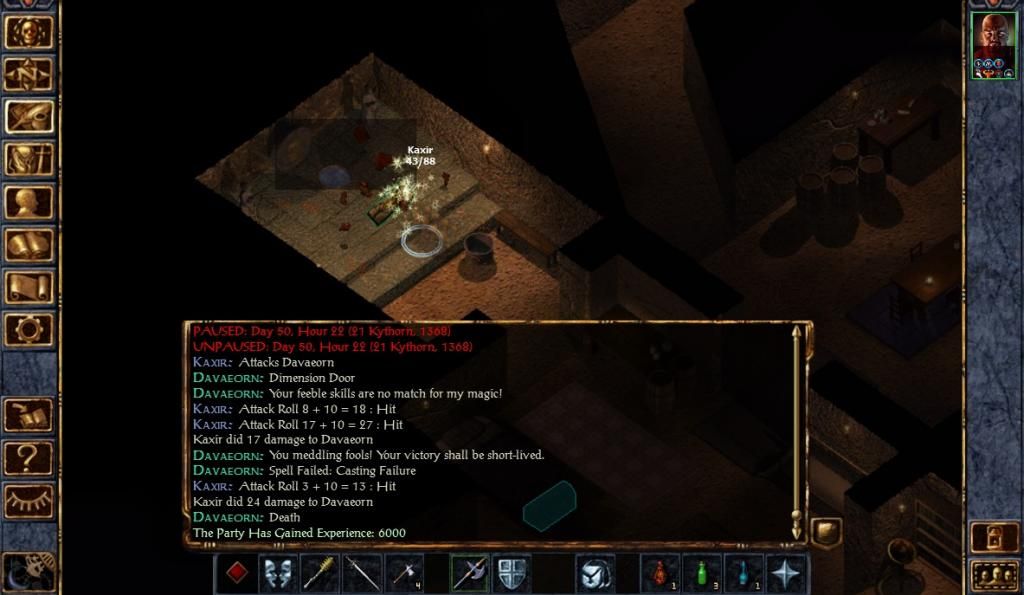Select the throwing axe quick weapon slot

[404, 574]
